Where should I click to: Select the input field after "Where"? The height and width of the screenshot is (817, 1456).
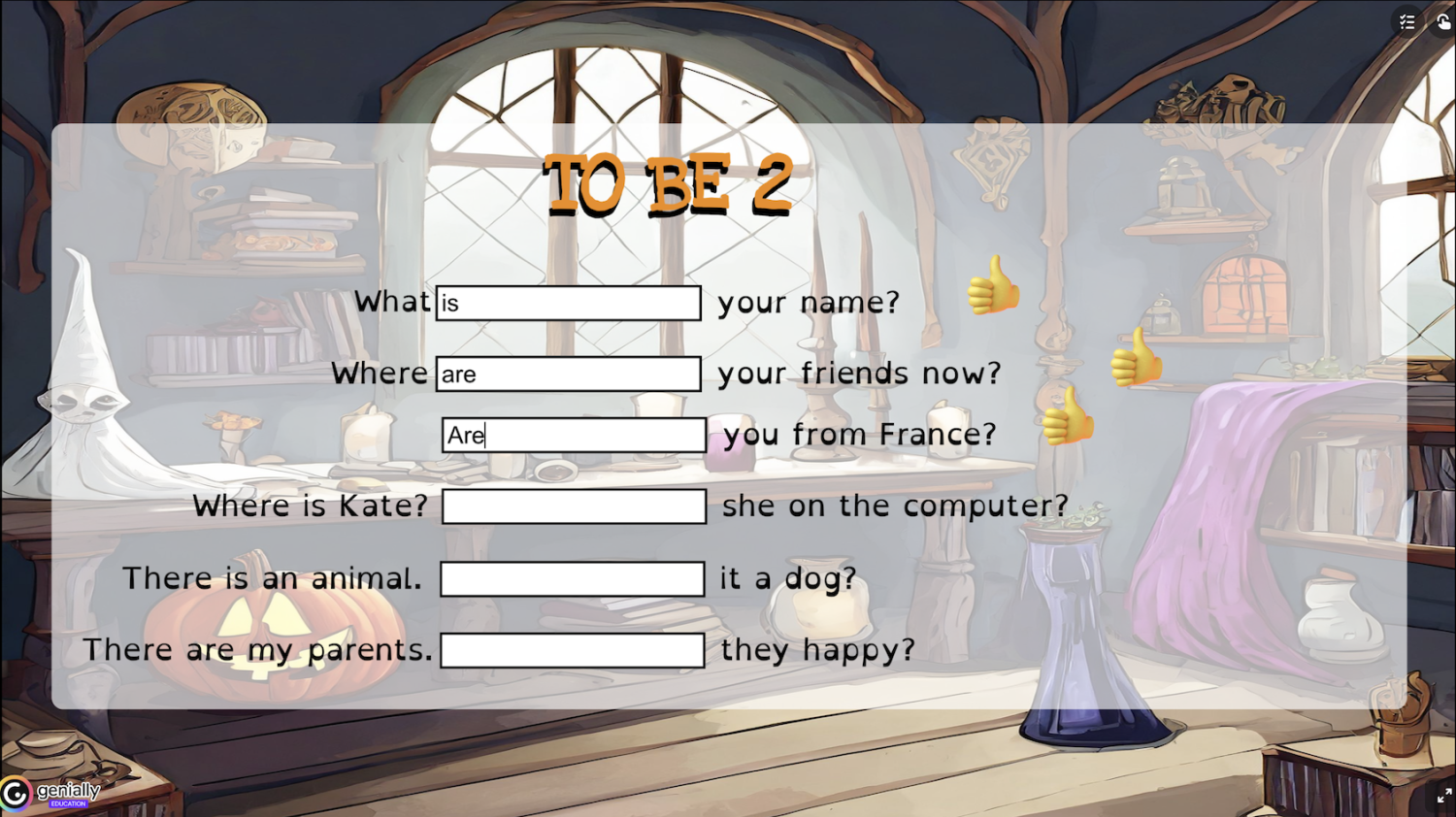tap(568, 374)
